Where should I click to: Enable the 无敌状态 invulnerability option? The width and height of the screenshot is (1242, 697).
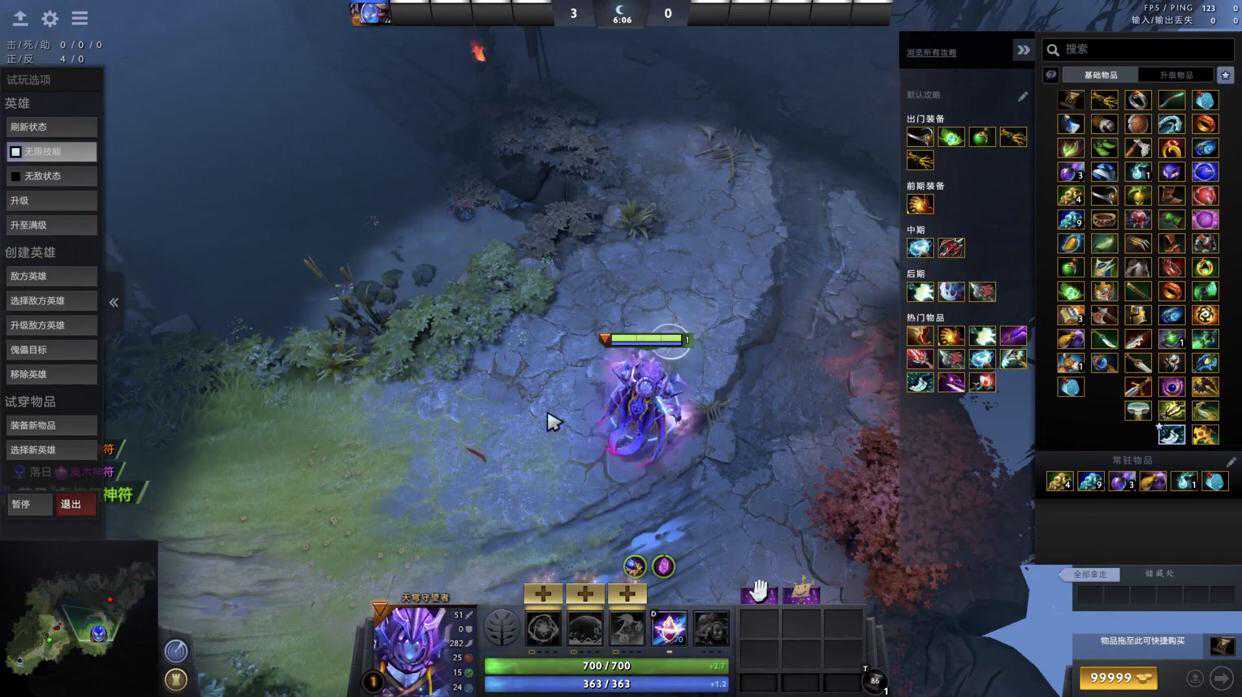click(x=16, y=176)
